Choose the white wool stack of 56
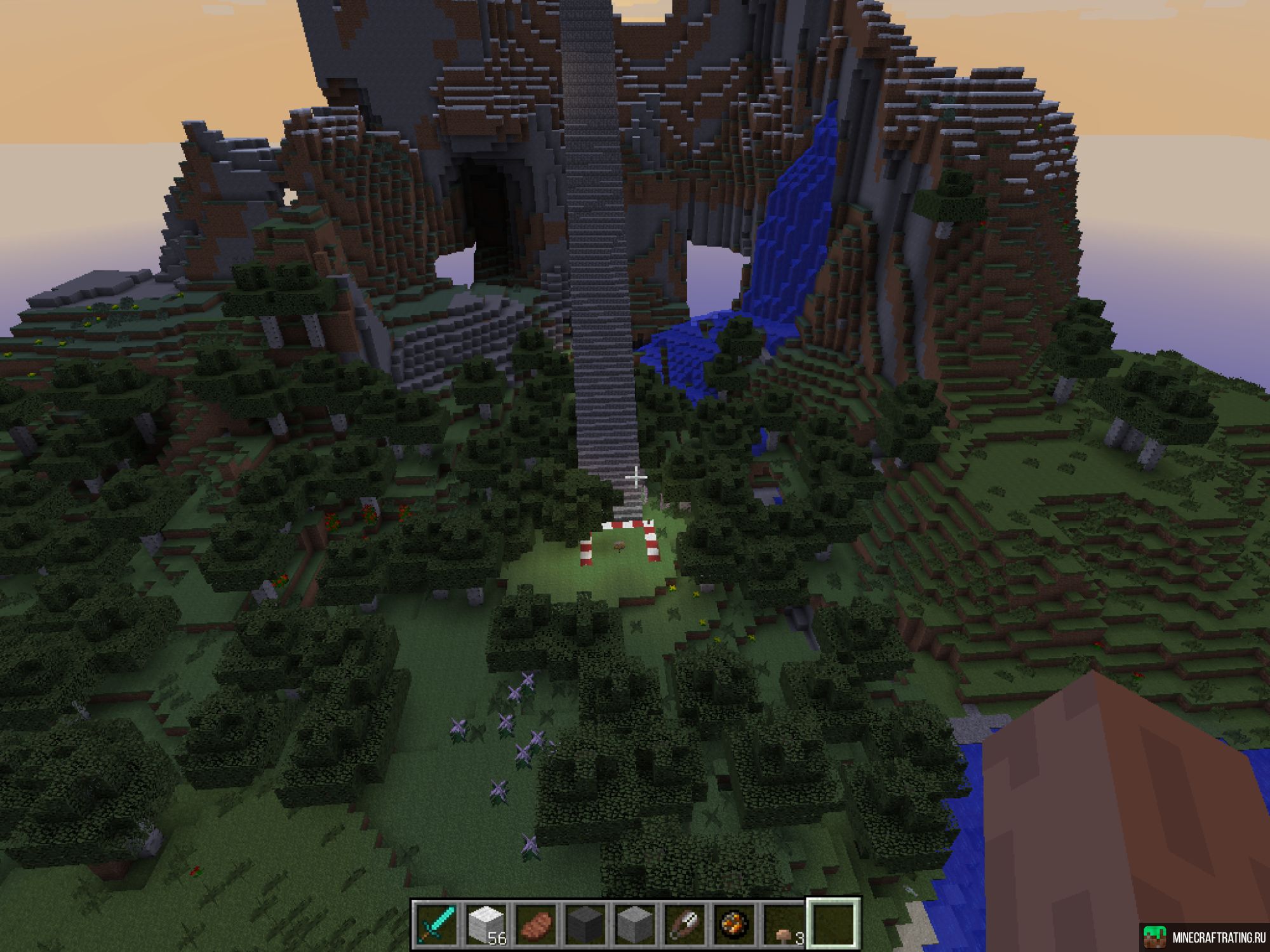This screenshot has width=1270, height=952. pos(486,925)
